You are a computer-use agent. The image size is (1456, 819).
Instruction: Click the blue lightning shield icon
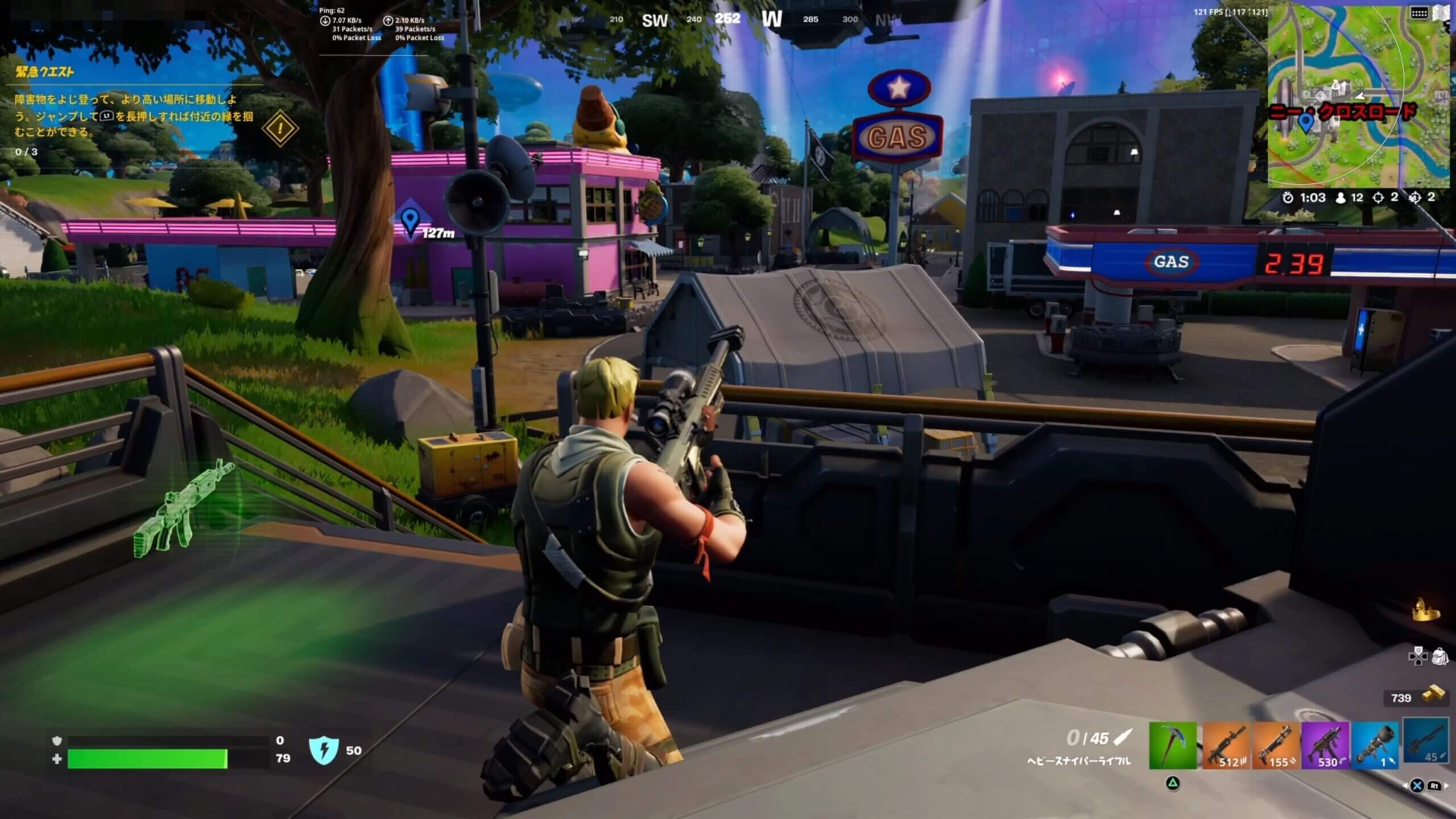324,750
